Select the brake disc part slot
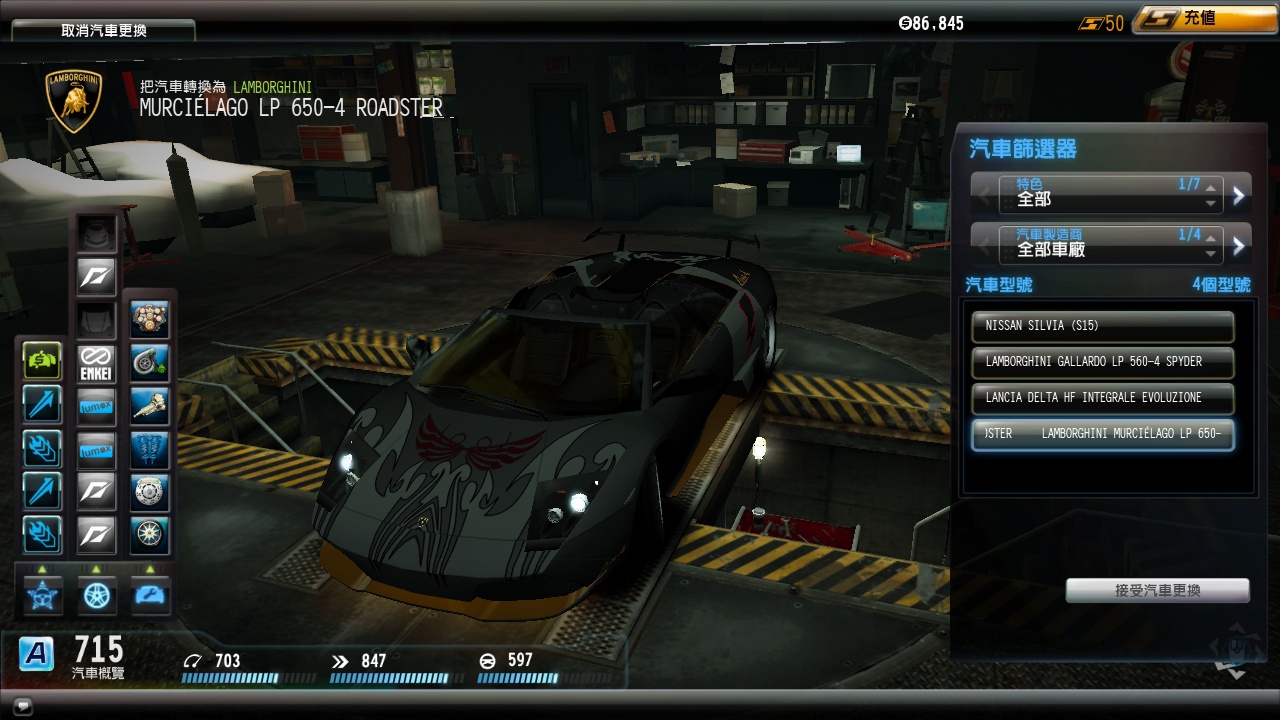Viewport: 1280px width, 720px height. [x=150, y=492]
